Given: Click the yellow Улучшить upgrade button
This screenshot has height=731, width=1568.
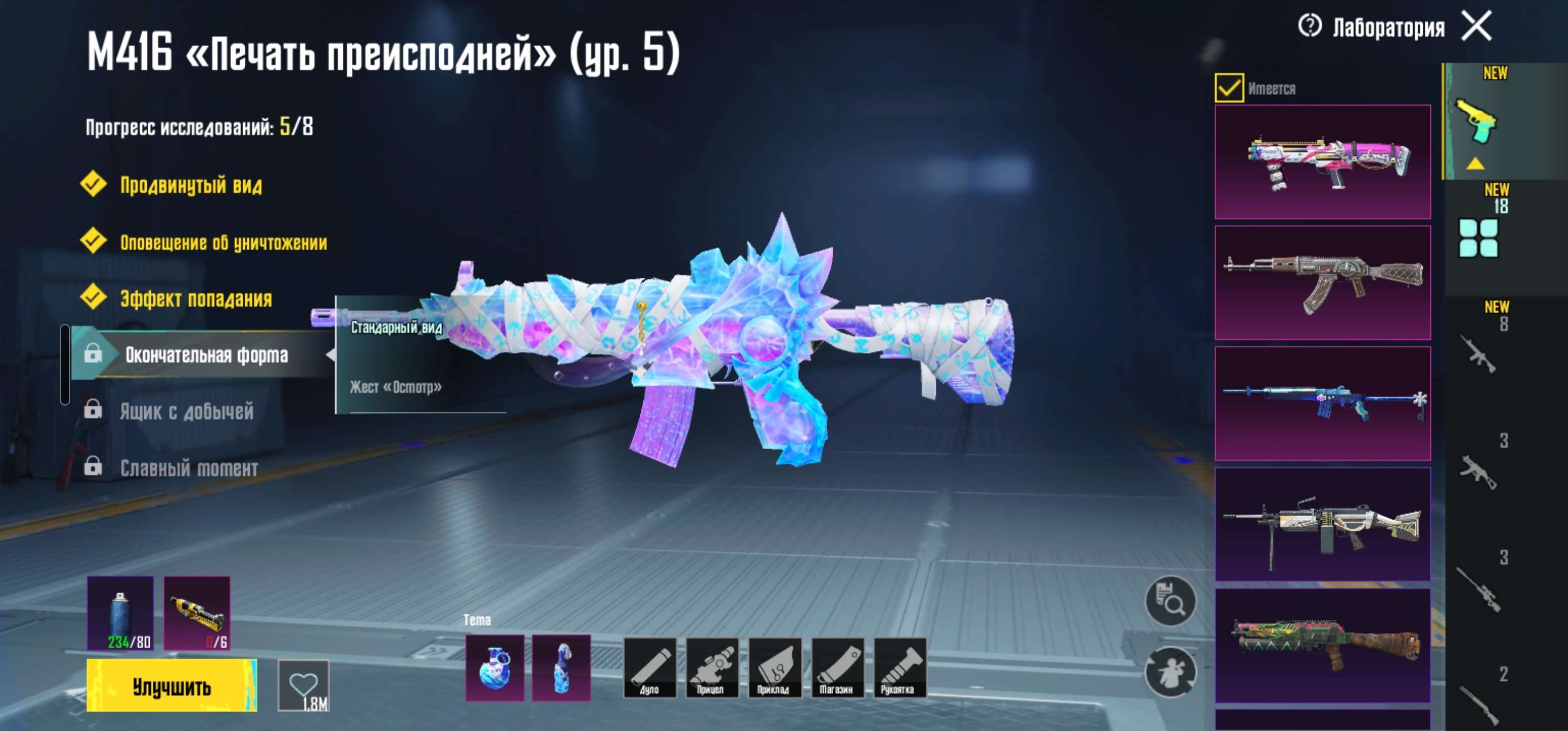Looking at the screenshot, I should click(172, 686).
